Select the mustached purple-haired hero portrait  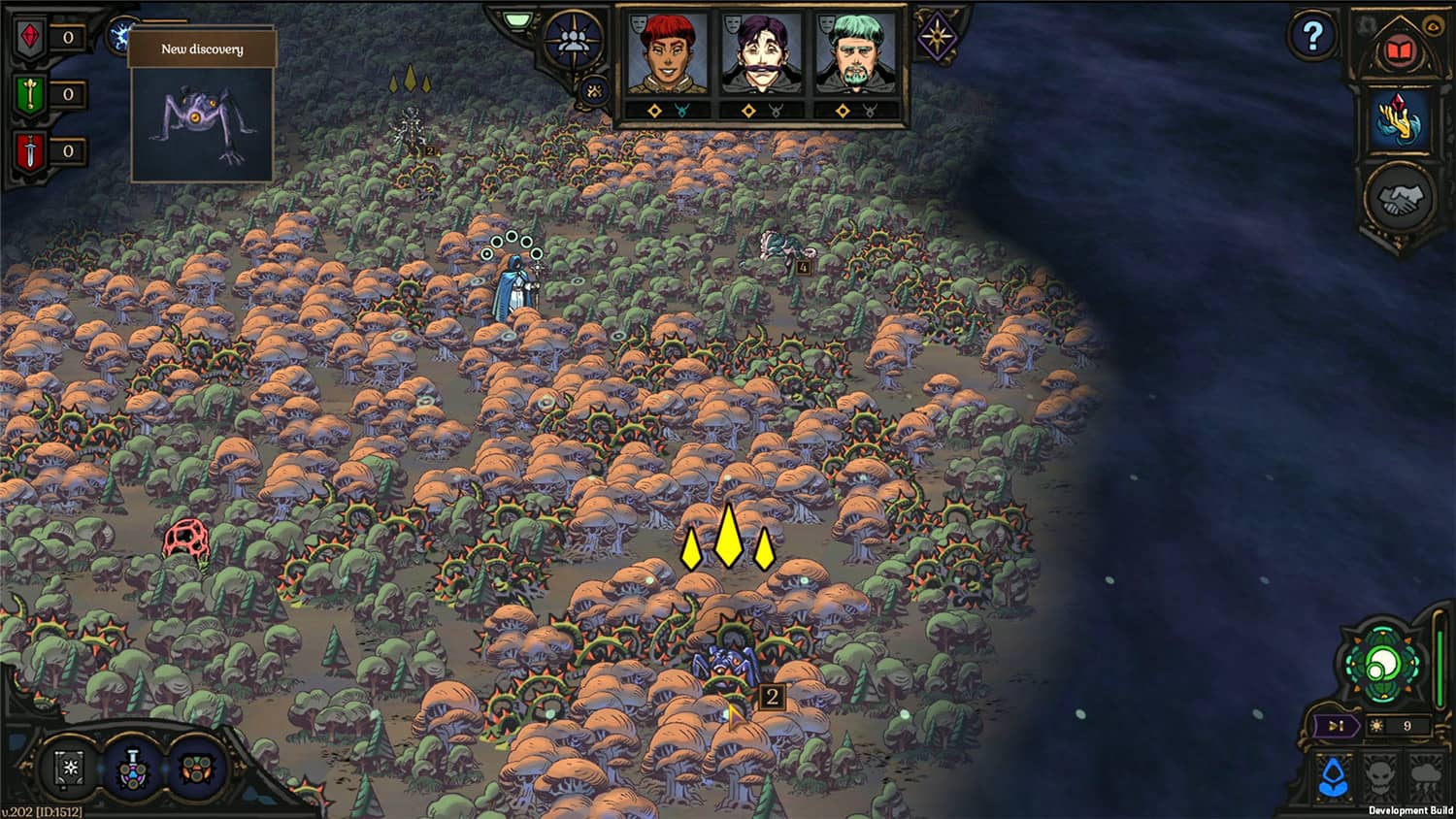pos(761,56)
